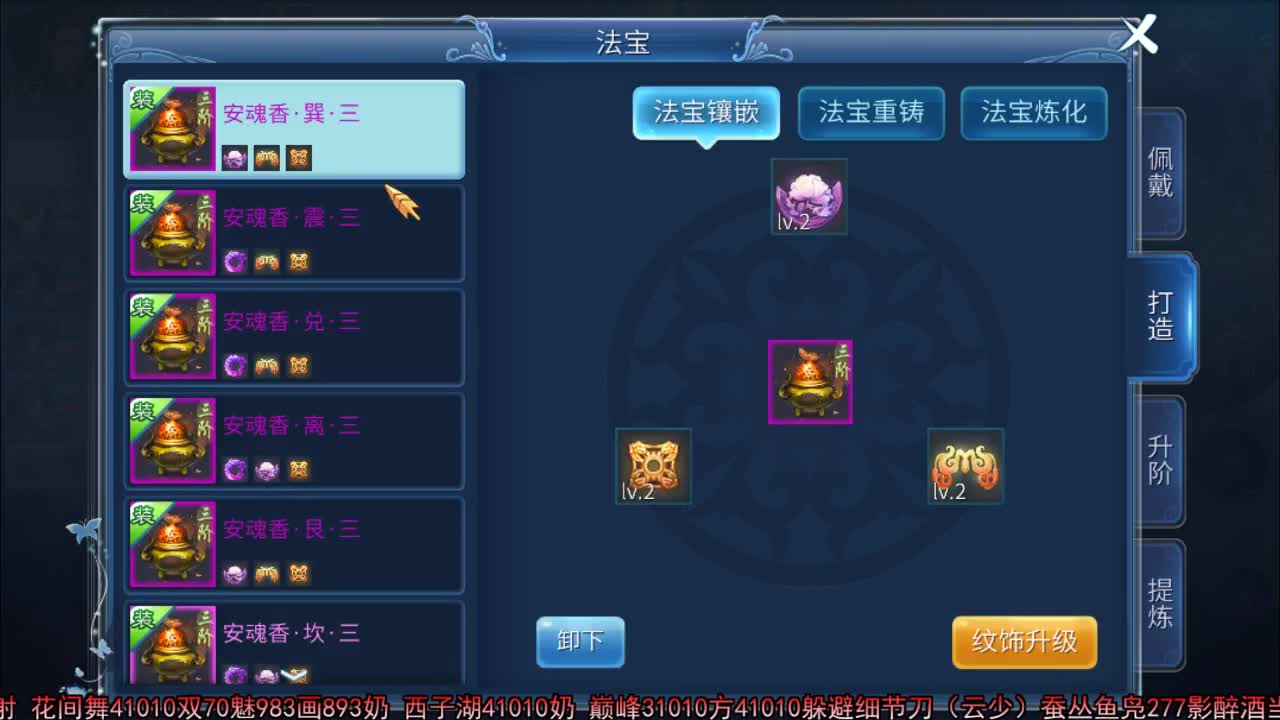Select the orange beast-head lv.2 gem
Screen dimensions: 1280x720
[964, 466]
